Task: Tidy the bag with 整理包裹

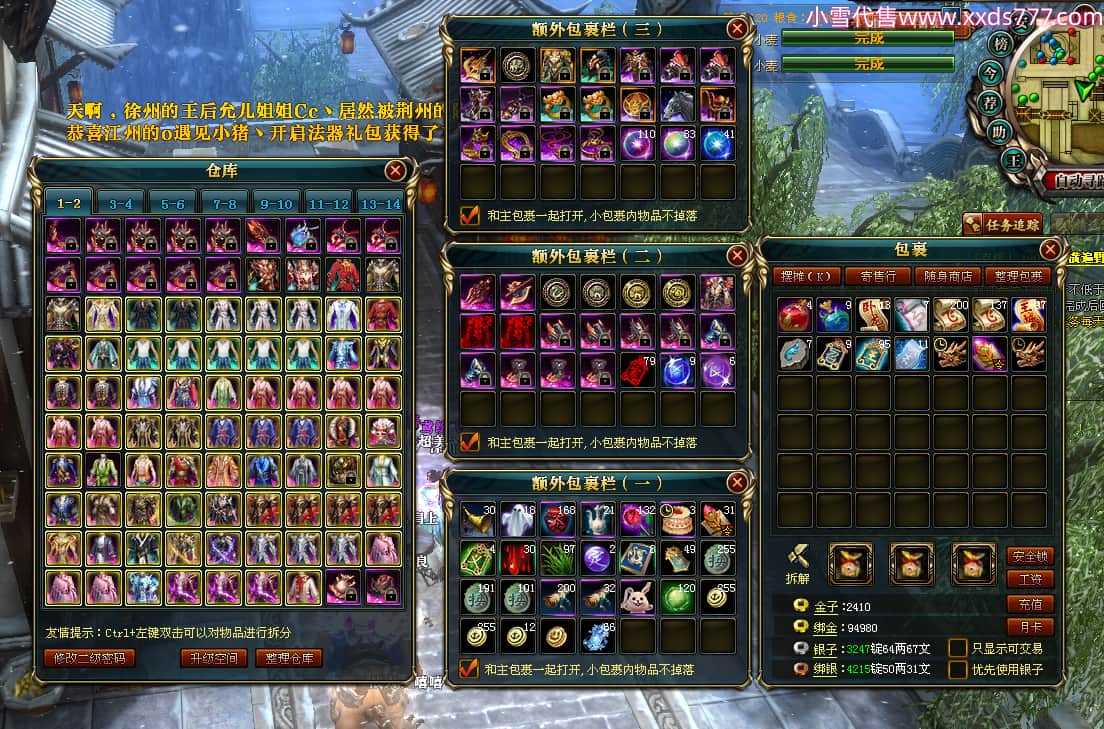Action: pyautogui.click(x=1016, y=276)
